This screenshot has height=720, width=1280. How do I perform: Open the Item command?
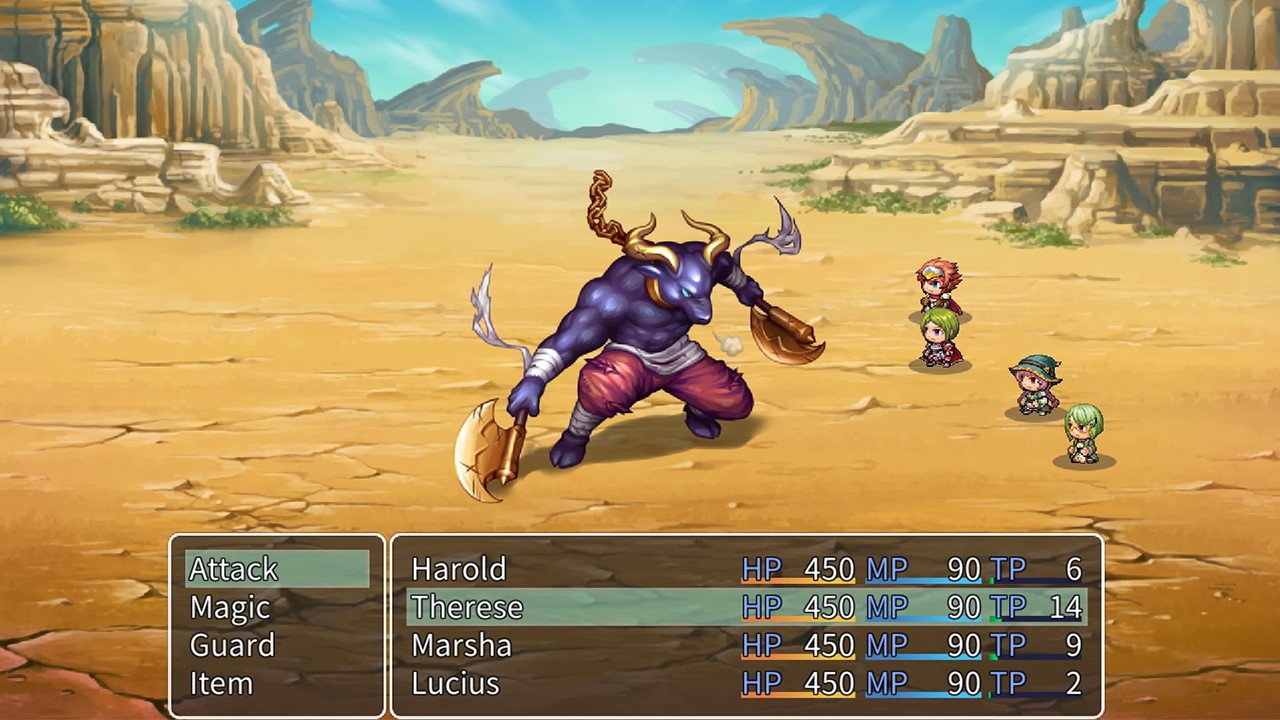coord(222,684)
